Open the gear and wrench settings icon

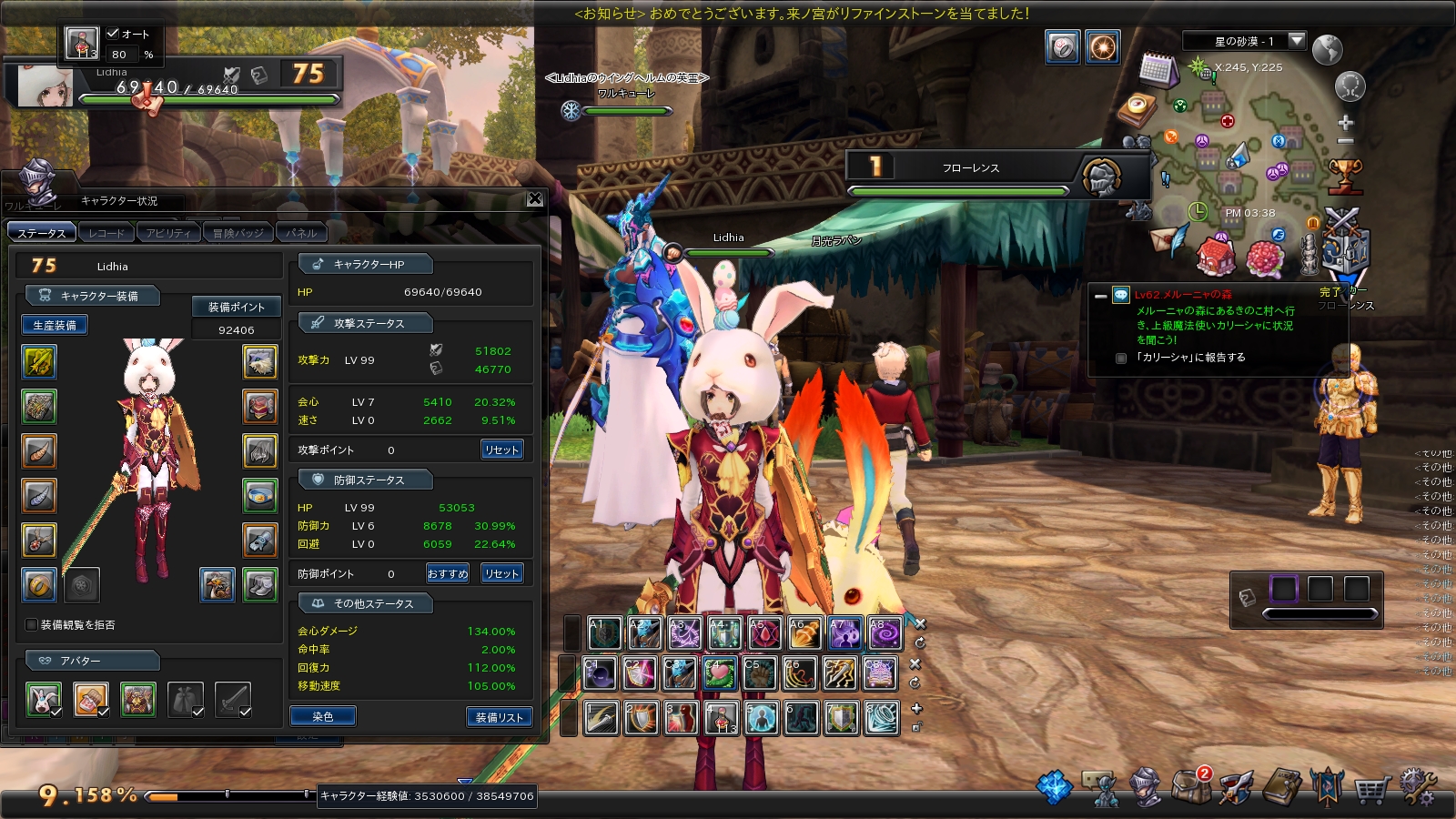tap(1417, 786)
